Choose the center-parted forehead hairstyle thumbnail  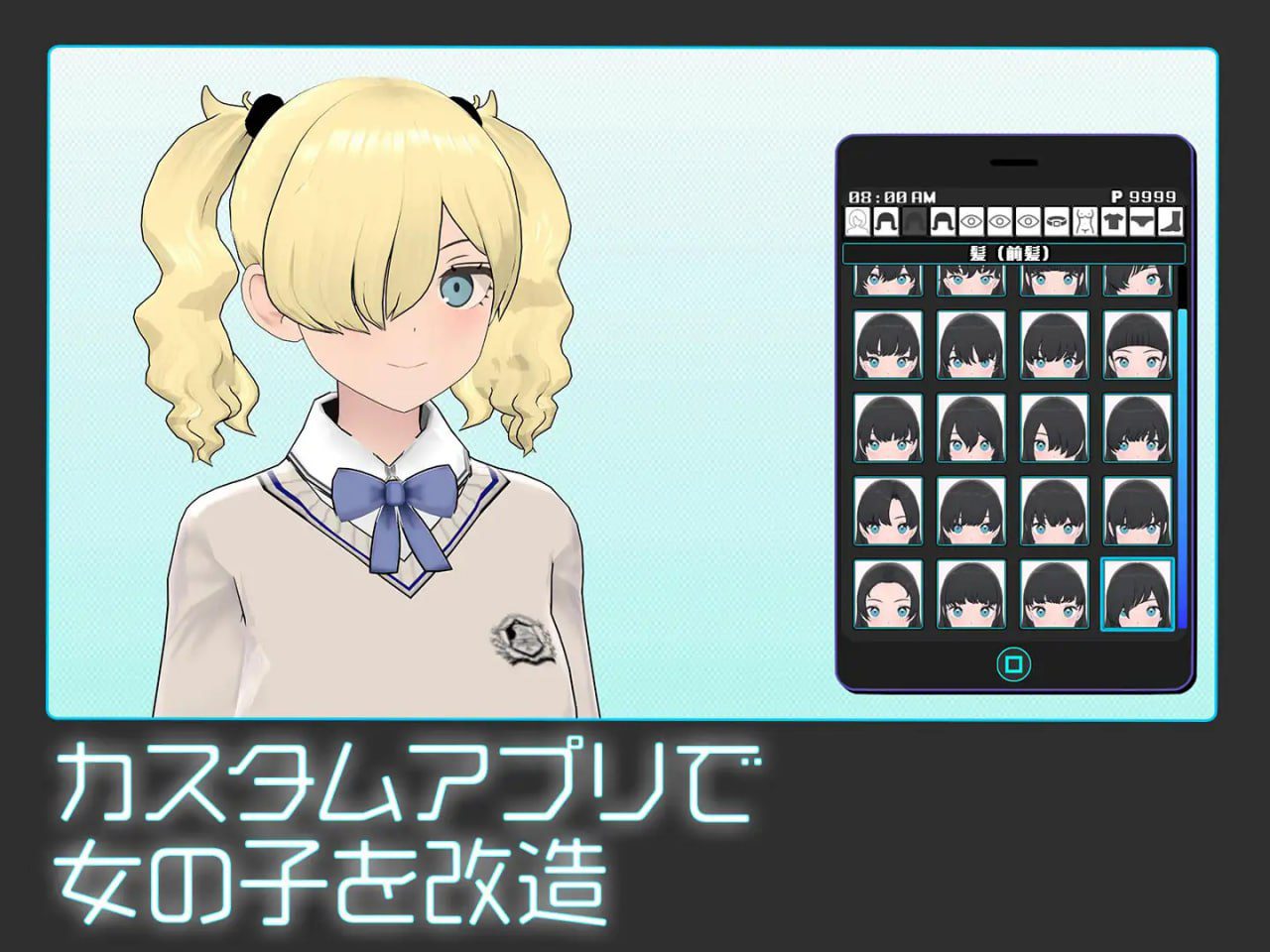pyautogui.click(x=888, y=595)
